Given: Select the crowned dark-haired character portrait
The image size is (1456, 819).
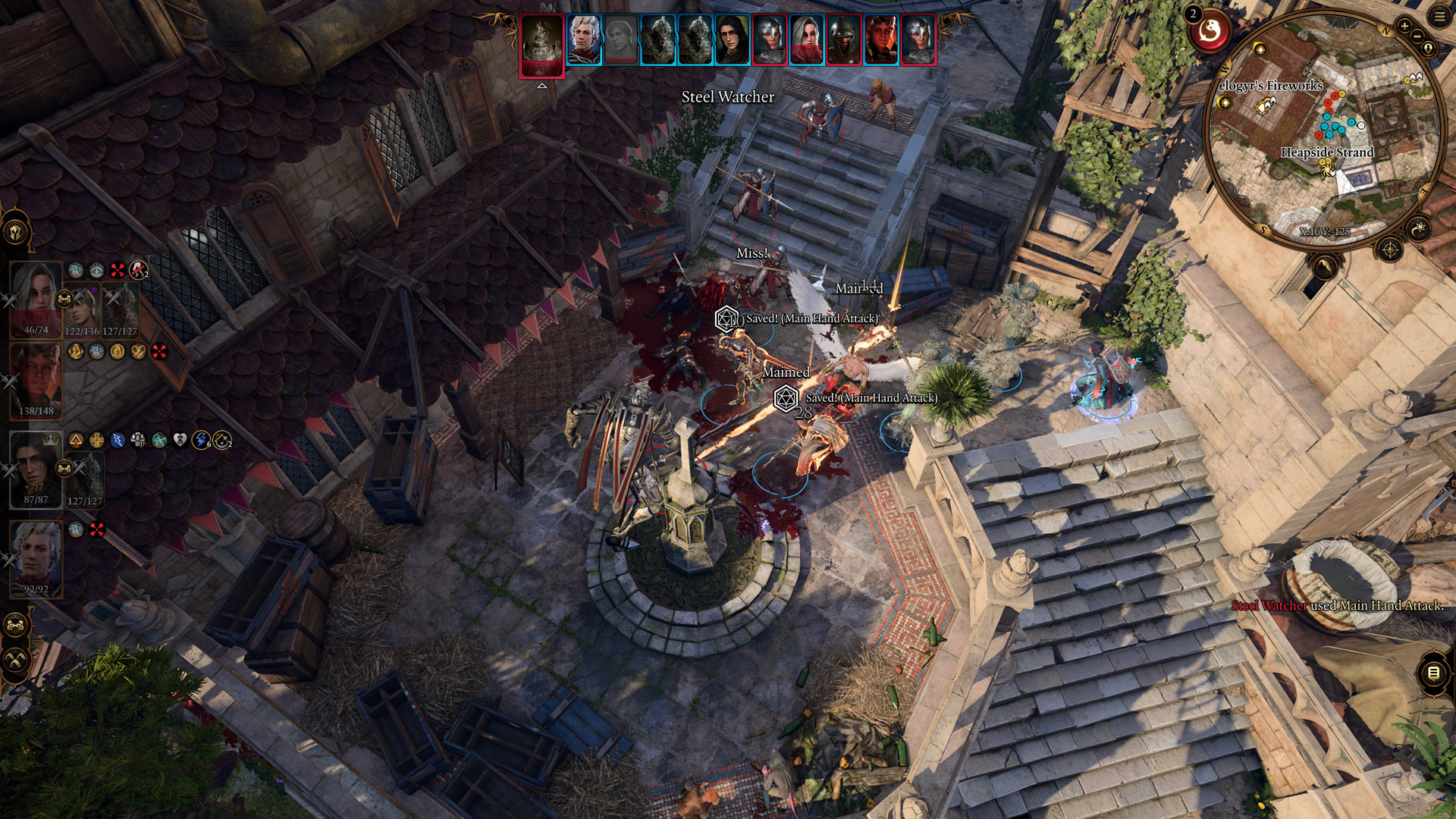Looking at the screenshot, I should (35, 468).
